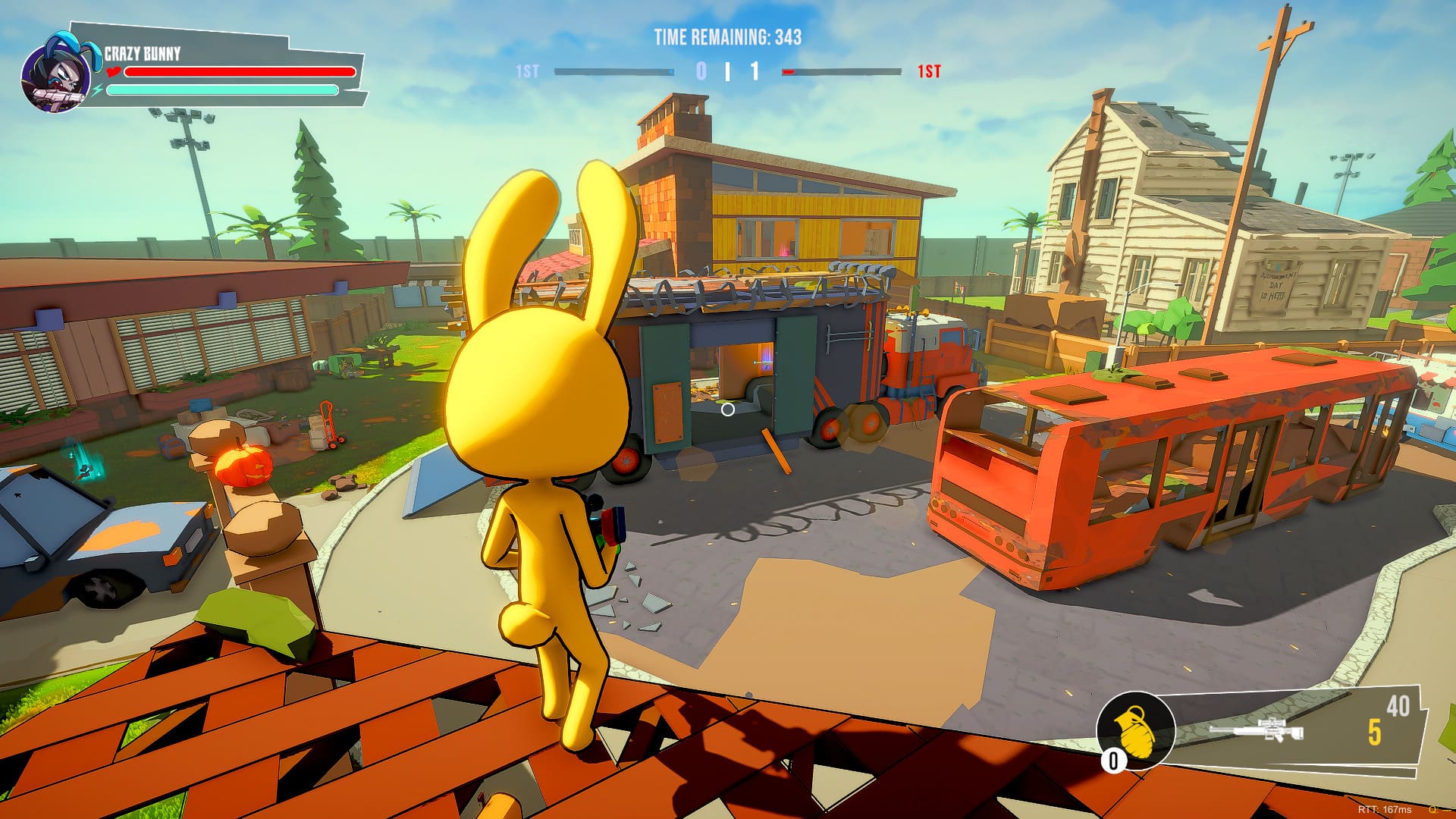Click the Crazy Bunny player portrait
This screenshot has height=819, width=1456.
55,74
